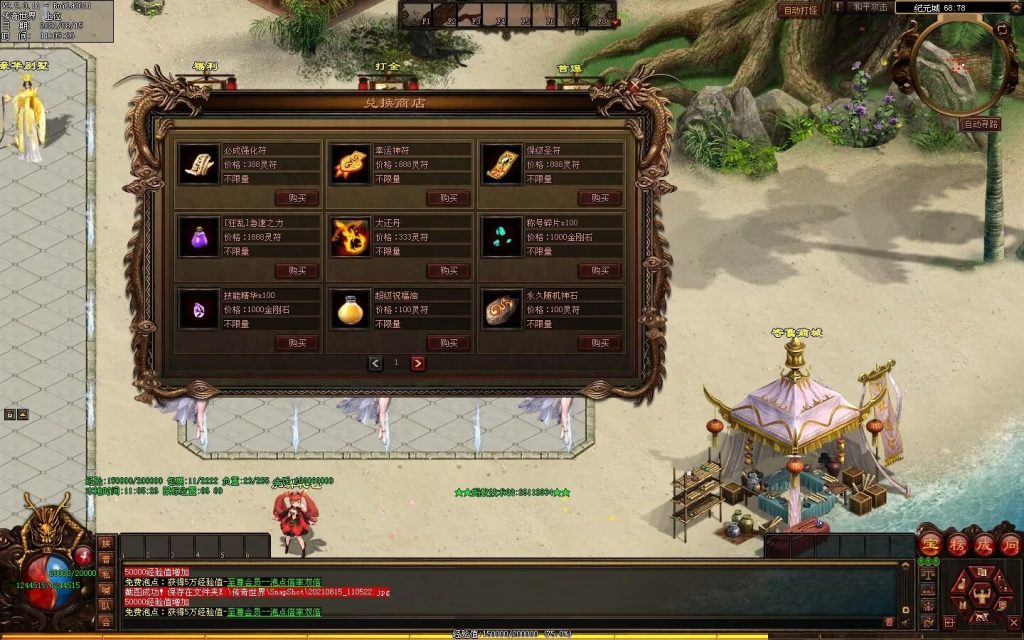The image size is (1024, 640).
Task: Buy the 超级祝福油 yellow flask
Action: 448,343
